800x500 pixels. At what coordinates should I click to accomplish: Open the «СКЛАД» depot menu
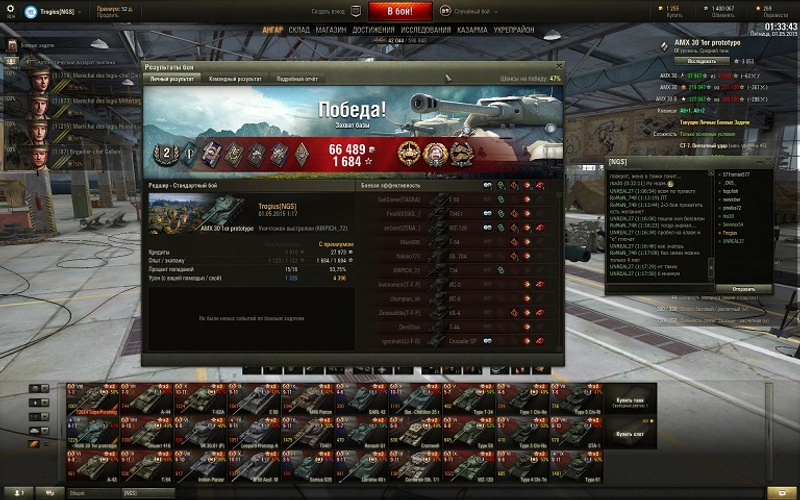299,30
